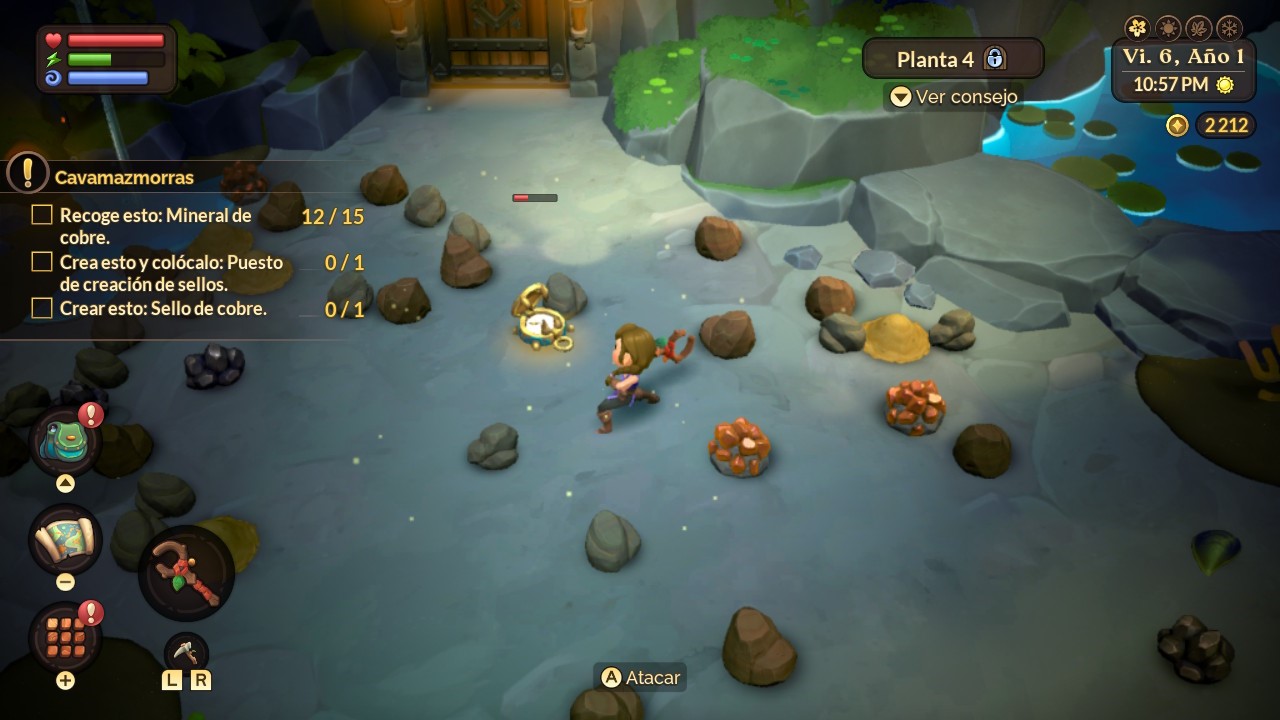Screen dimensions: 1280x720
Task: Open the map scroll icon
Action: pos(65,539)
